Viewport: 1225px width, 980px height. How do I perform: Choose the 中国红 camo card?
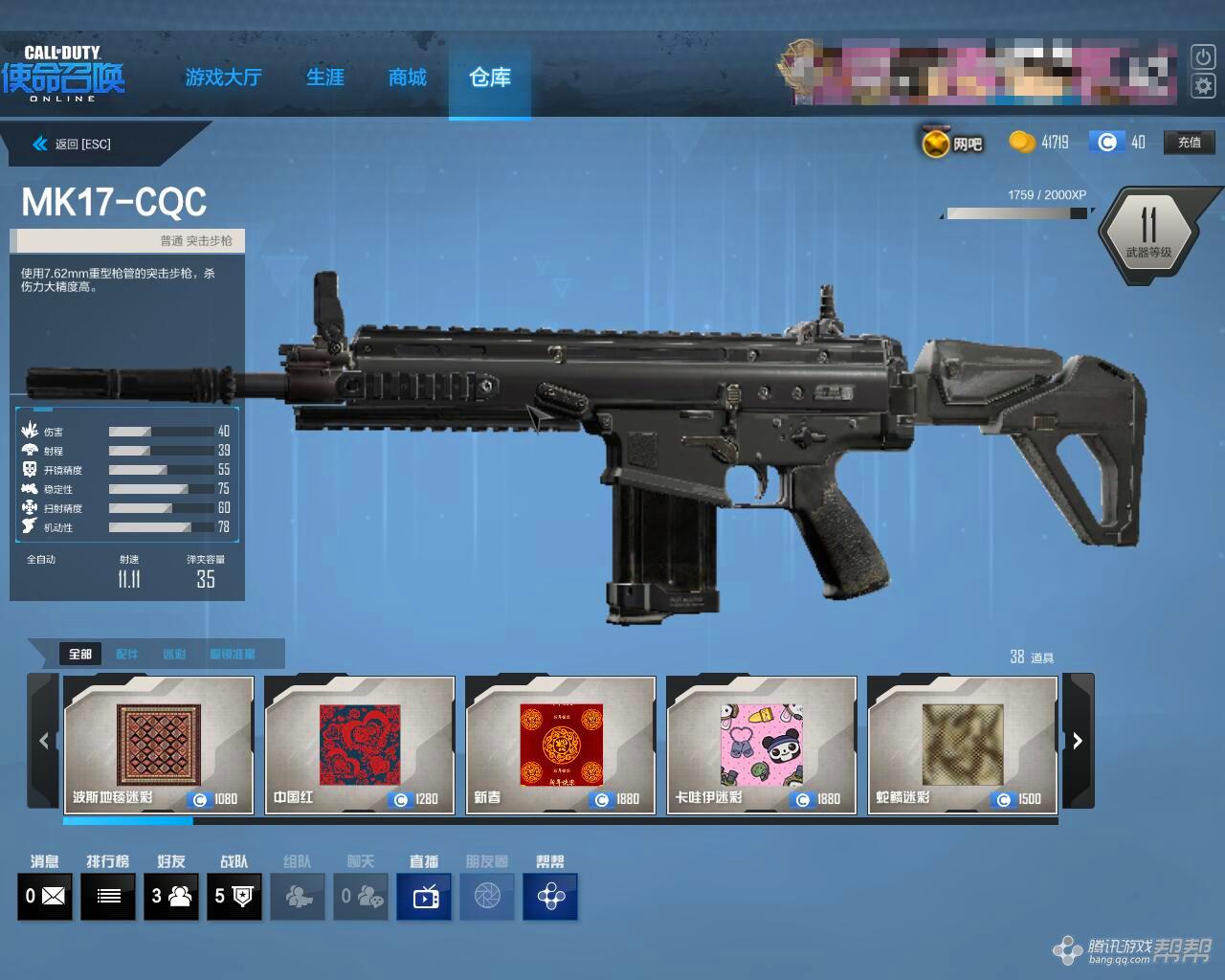[360, 745]
